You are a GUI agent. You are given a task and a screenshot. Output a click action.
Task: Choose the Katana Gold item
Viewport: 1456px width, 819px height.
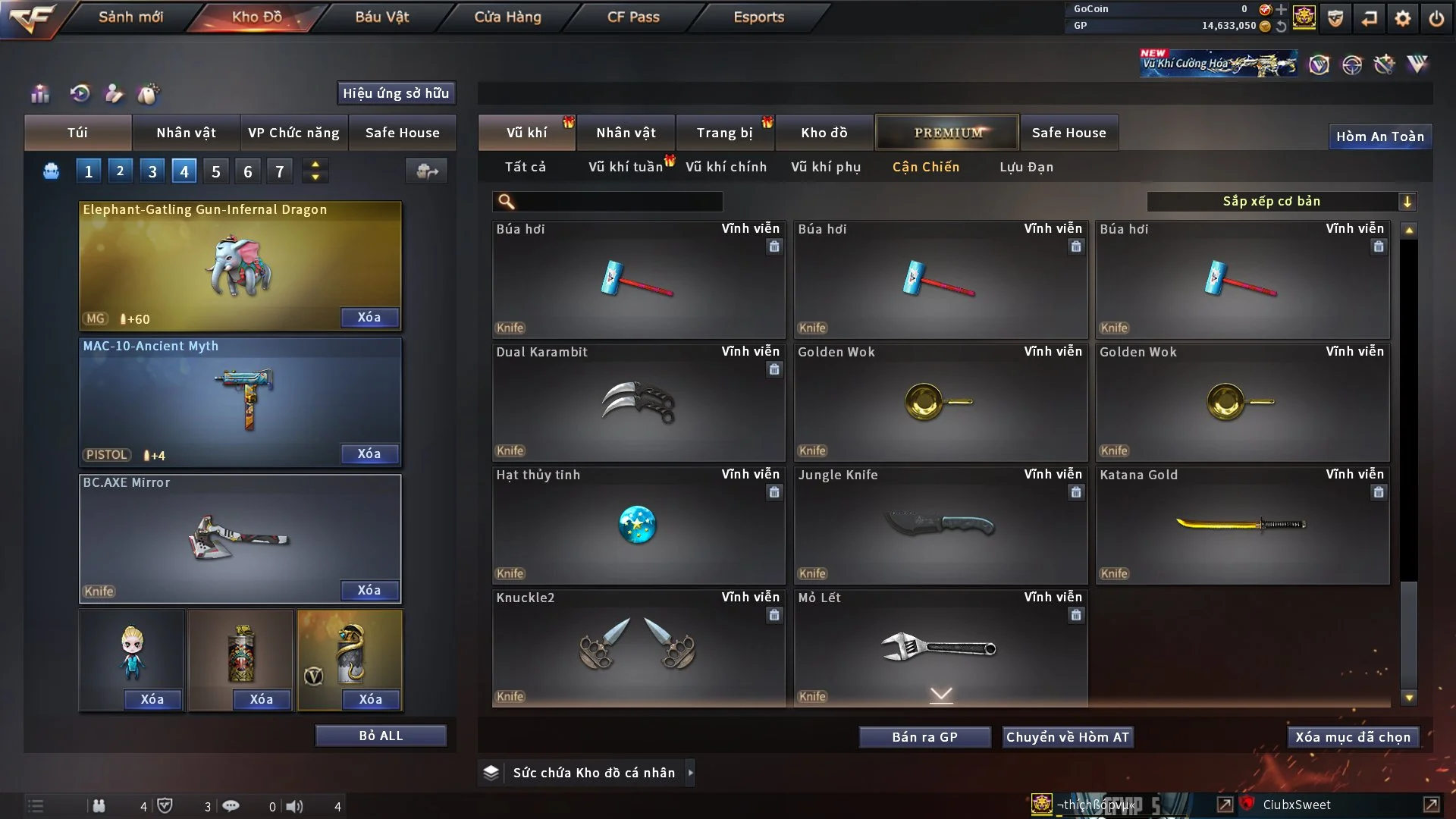[x=1242, y=525]
